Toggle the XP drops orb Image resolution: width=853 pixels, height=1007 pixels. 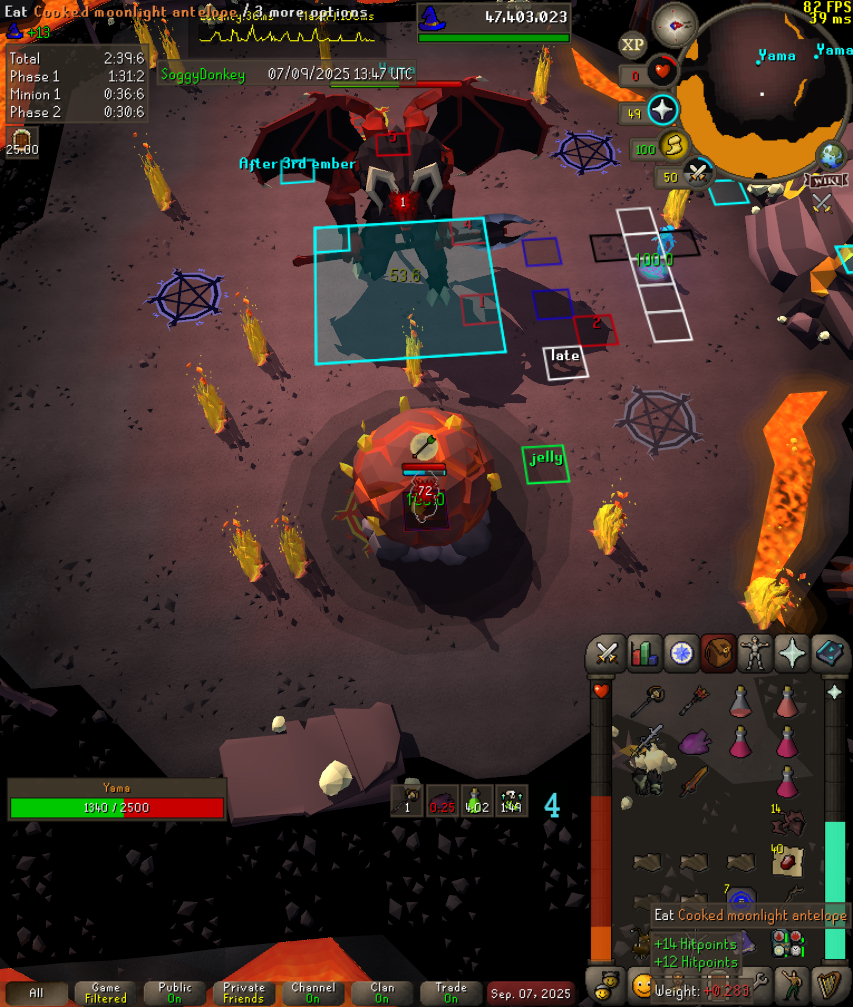coord(632,45)
